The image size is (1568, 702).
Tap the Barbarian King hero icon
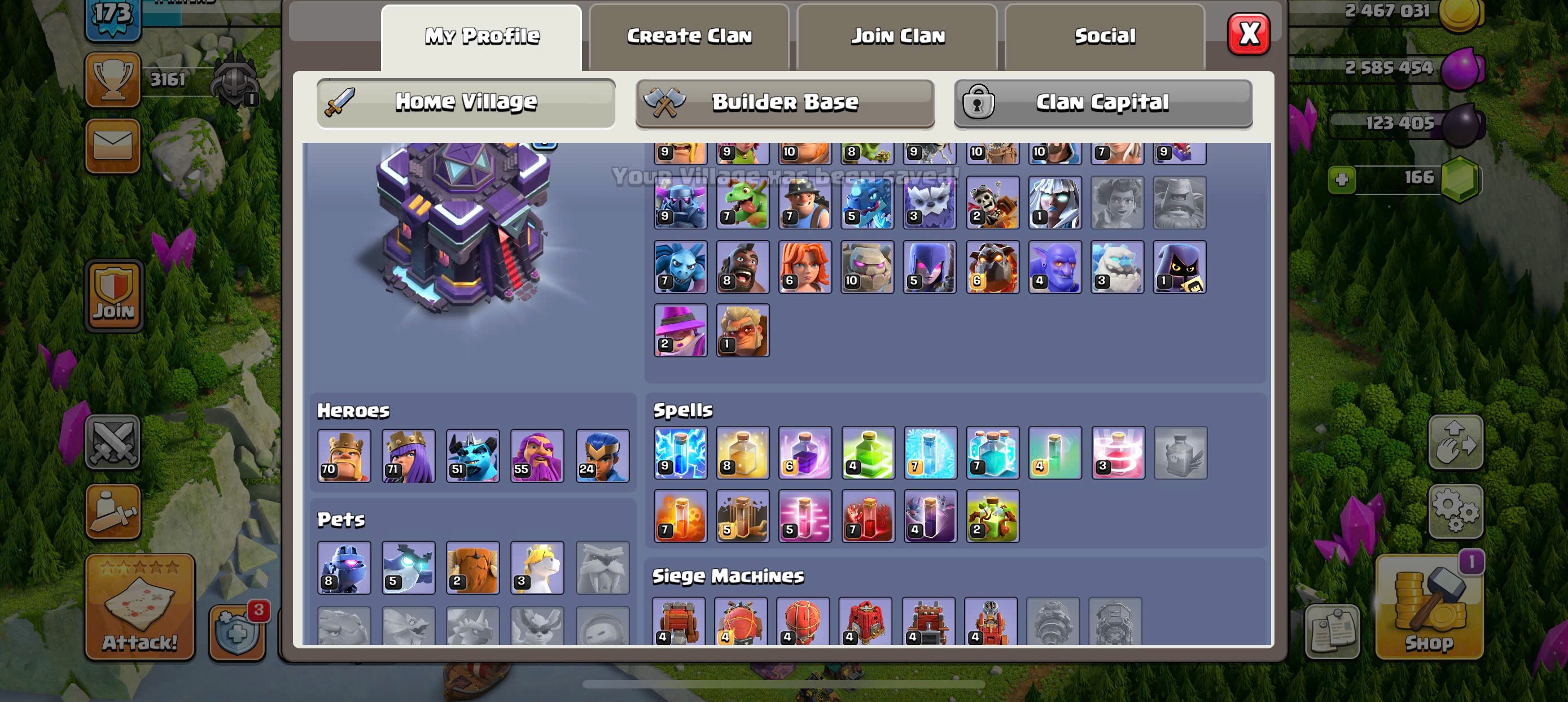(344, 455)
